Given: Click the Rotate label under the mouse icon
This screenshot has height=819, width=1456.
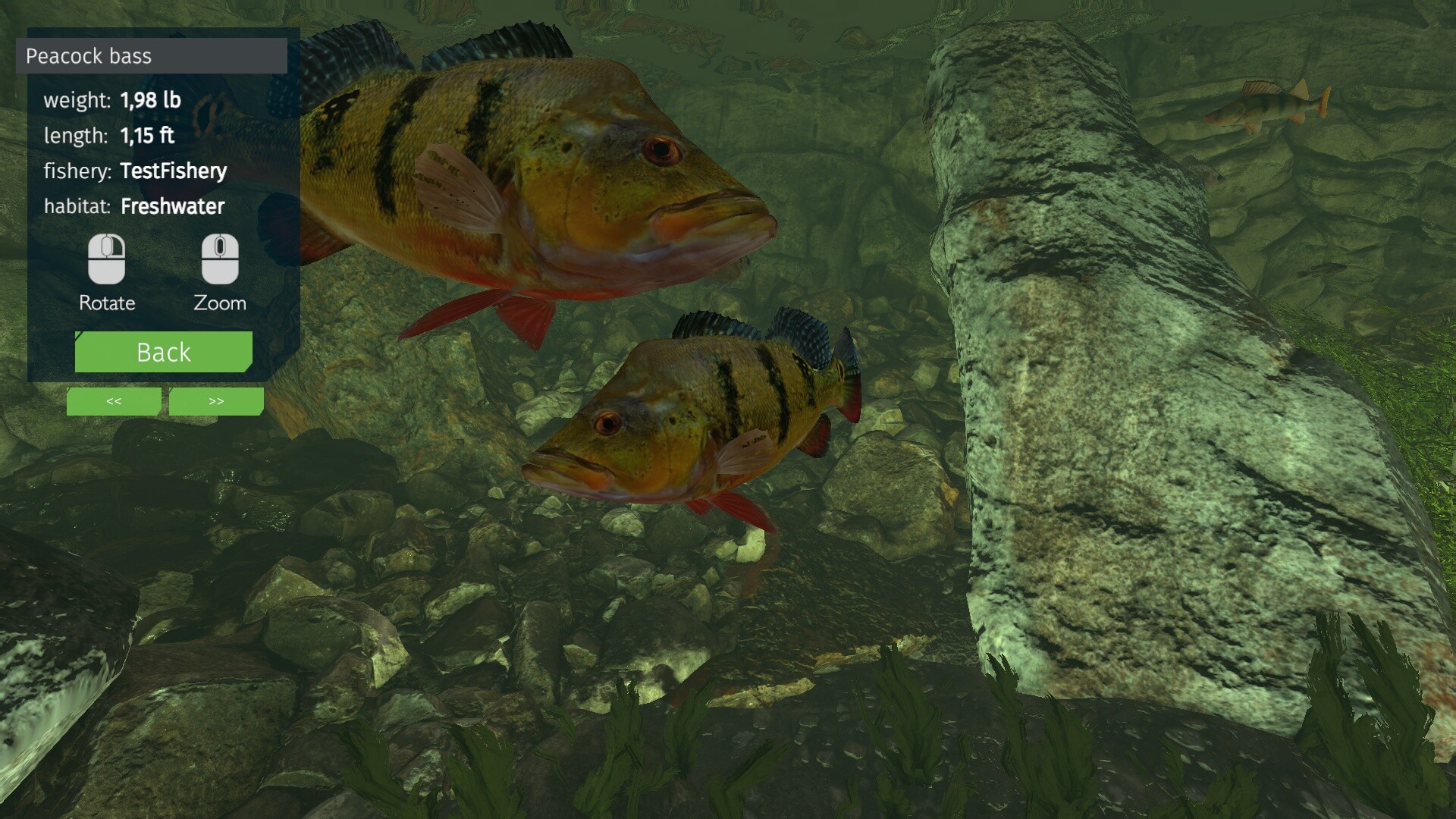Looking at the screenshot, I should point(106,303).
